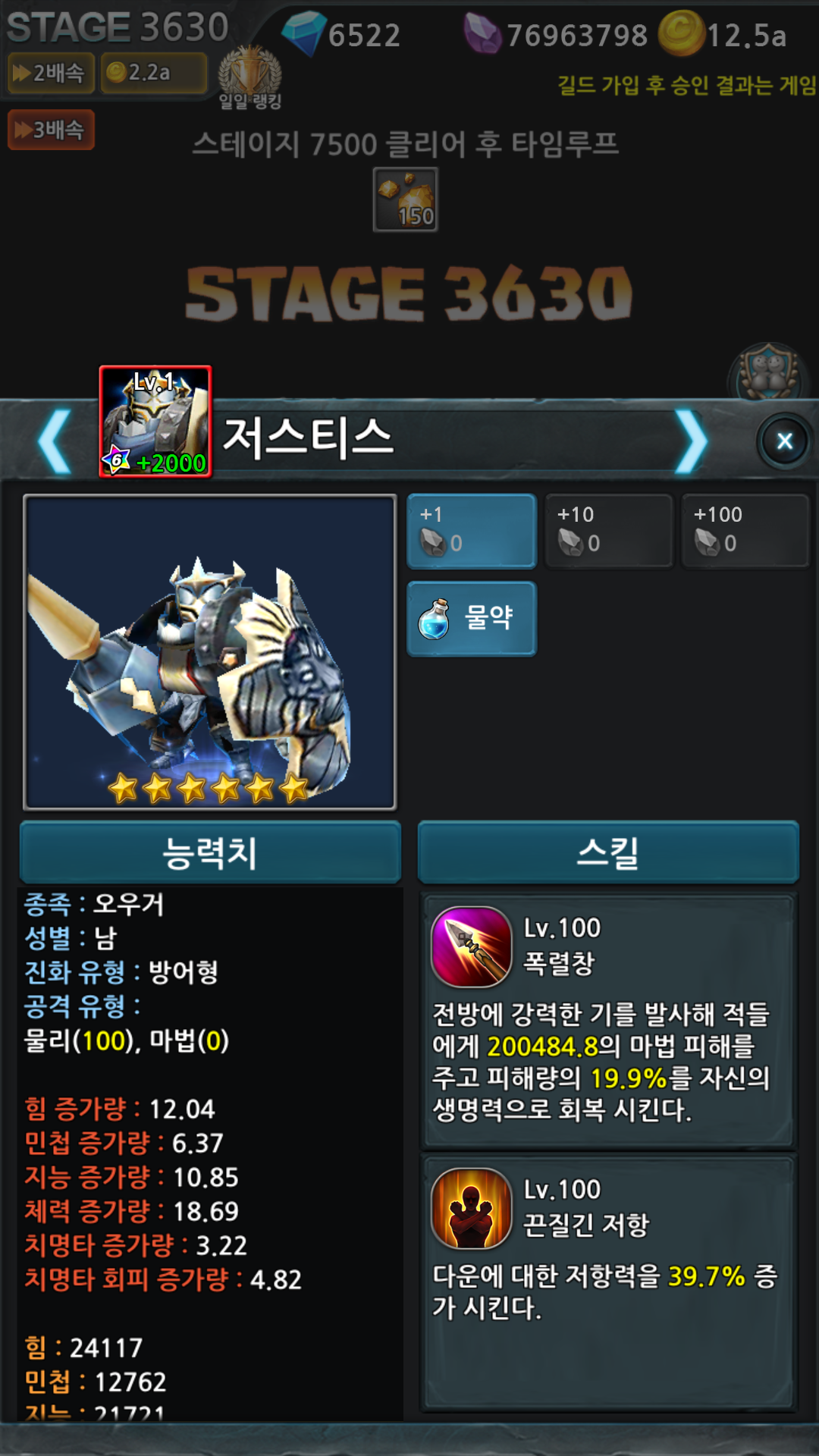
Task: Go to the previous hero
Action: pos(55,441)
